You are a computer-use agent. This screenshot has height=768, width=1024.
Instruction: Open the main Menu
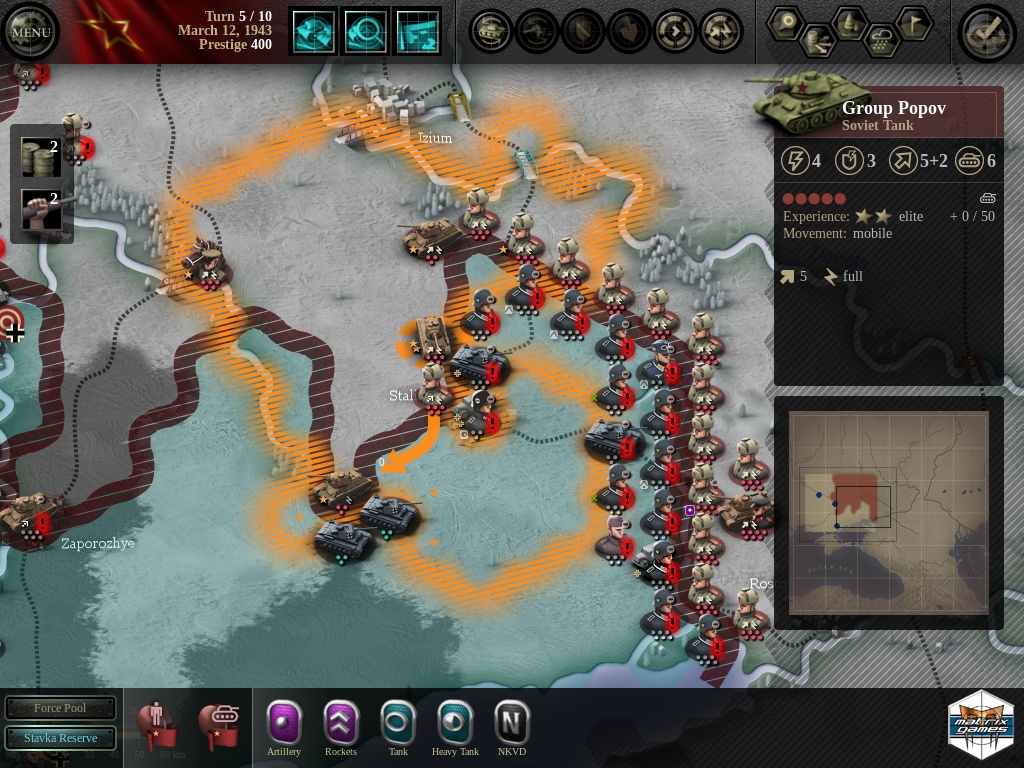point(30,32)
